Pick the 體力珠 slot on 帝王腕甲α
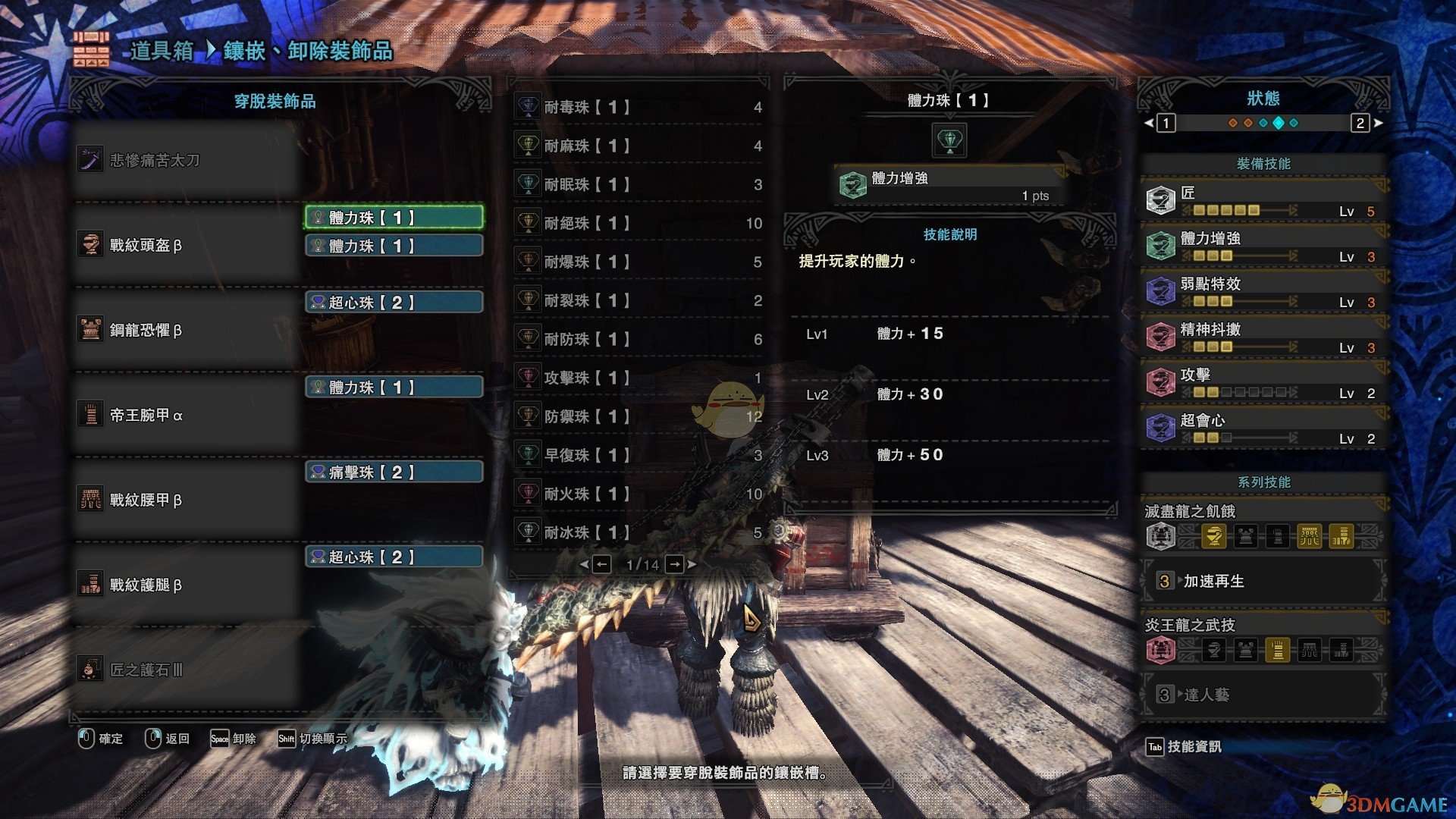1456x819 pixels. 394,388
